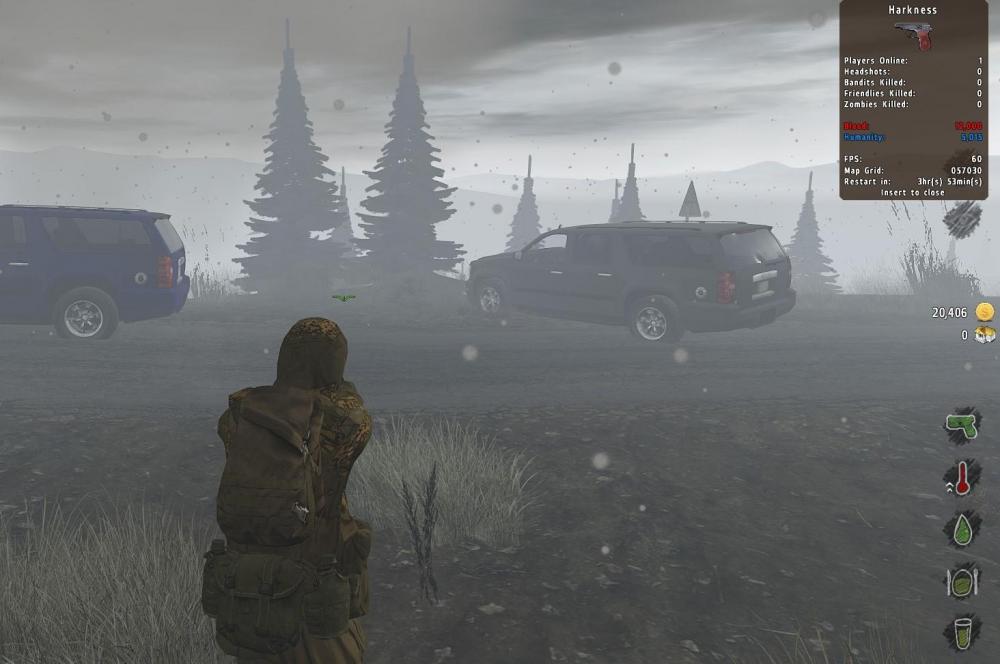Select the gold coin money icon
Viewport: 1000px width, 664px height.
click(x=985, y=312)
